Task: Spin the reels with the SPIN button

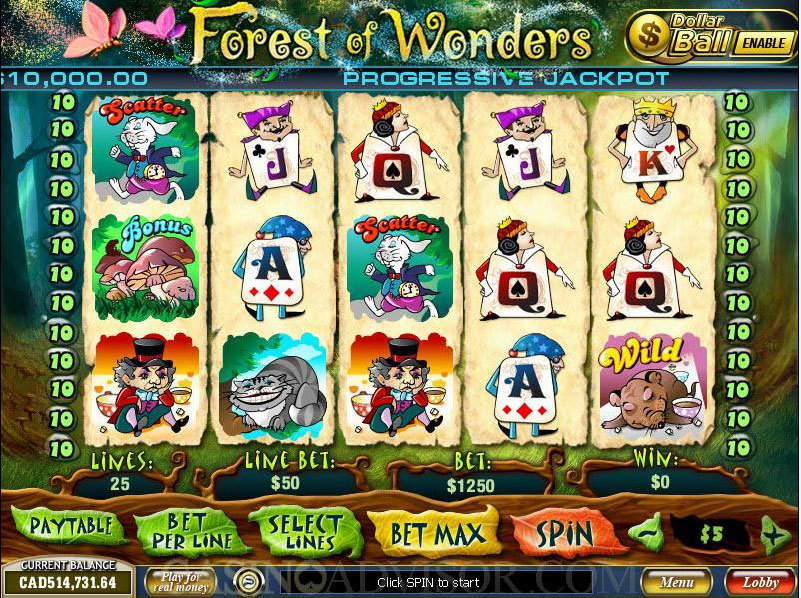Action: point(565,531)
